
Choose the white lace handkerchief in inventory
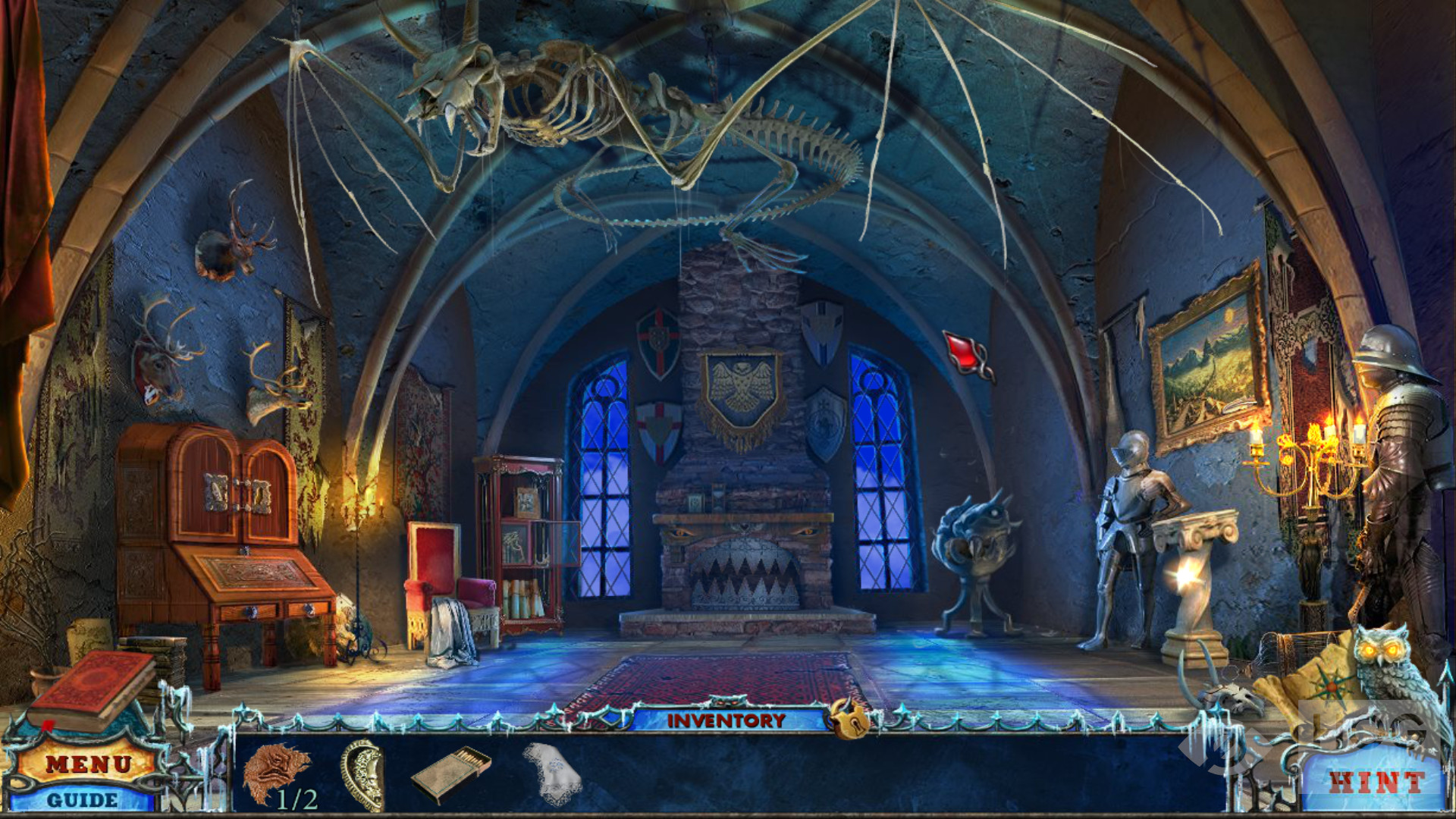point(551,773)
